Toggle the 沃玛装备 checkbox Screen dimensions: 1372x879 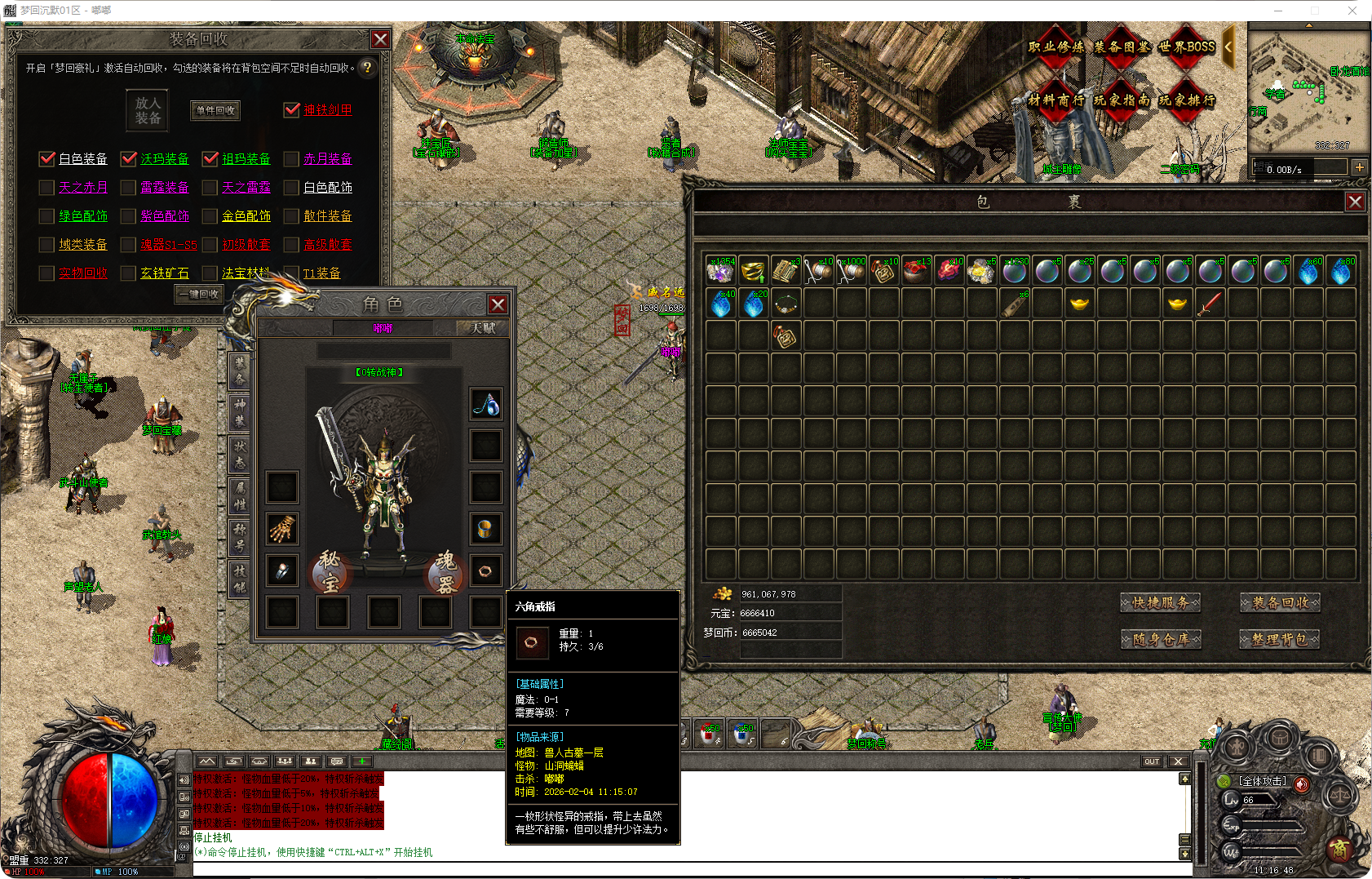click(x=129, y=158)
